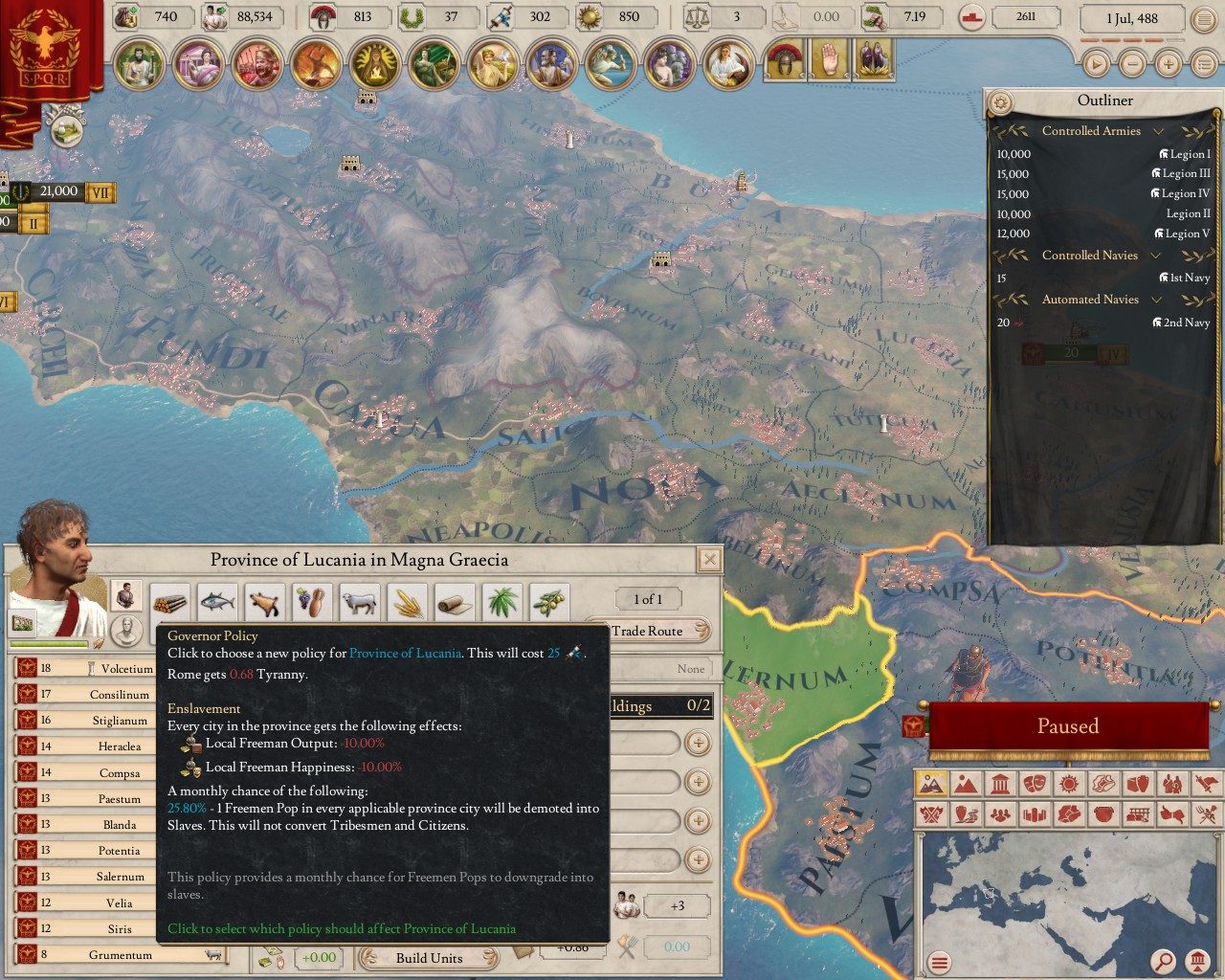
Task: Open the Outliner gear settings
Action: pyautogui.click(x=1001, y=101)
